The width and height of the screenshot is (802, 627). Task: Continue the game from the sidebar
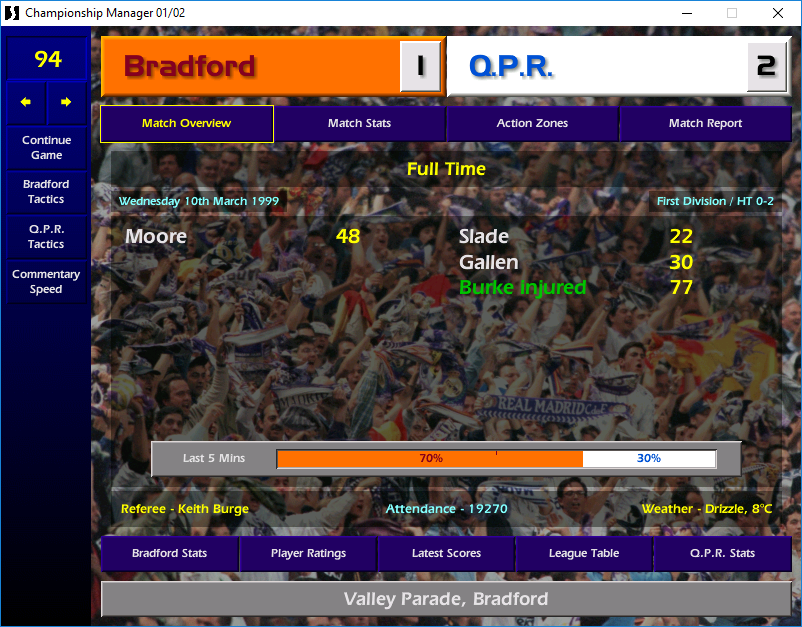(x=46, y=148)
